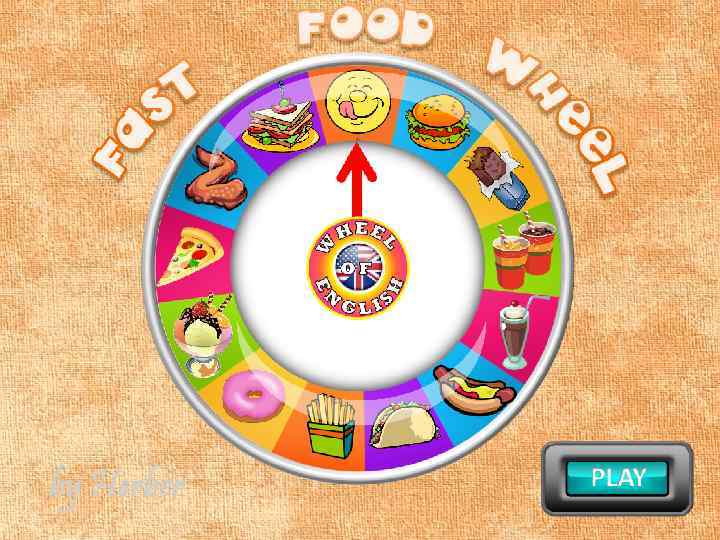Start the wheel with the PLAY button
Screen dimensions: 720x540
point(617,477)
